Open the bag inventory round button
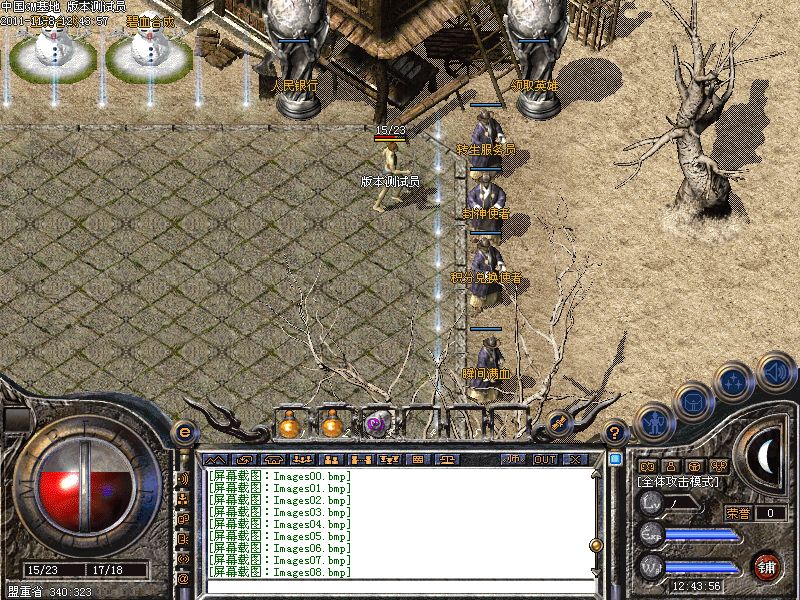 click(x=693, y=401)
